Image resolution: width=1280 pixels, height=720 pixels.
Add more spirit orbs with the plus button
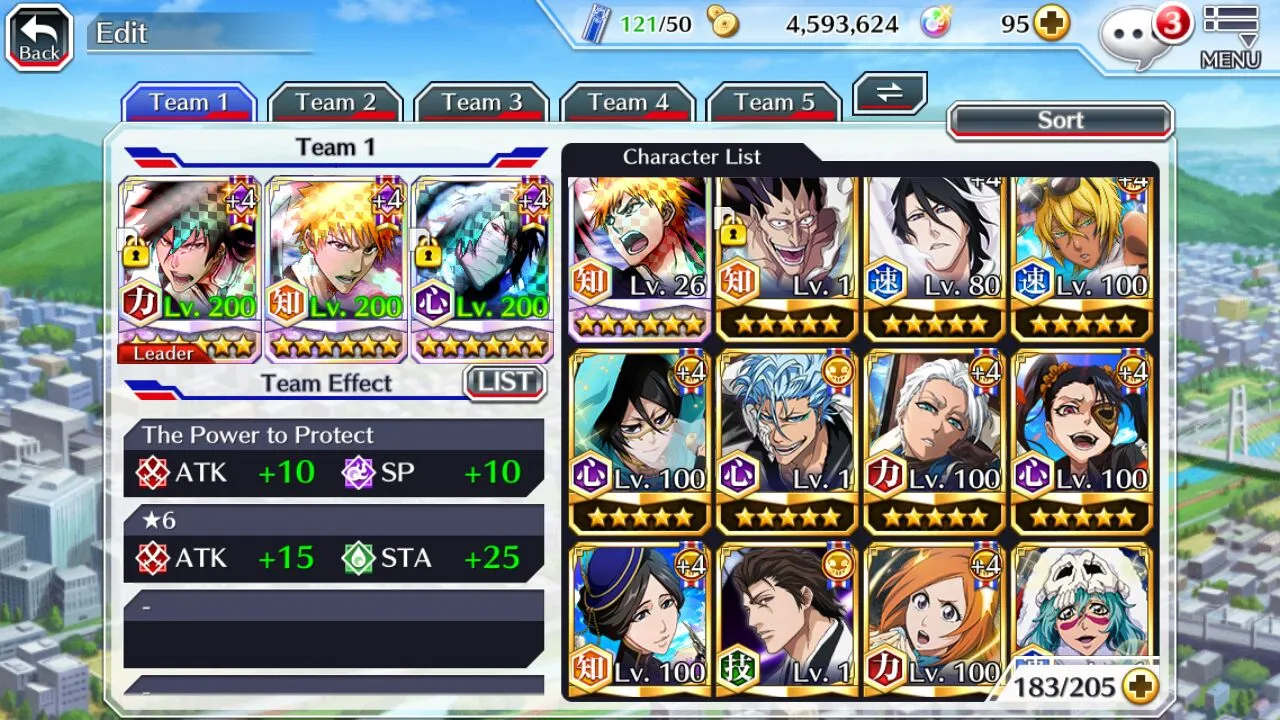point(1051,24)
